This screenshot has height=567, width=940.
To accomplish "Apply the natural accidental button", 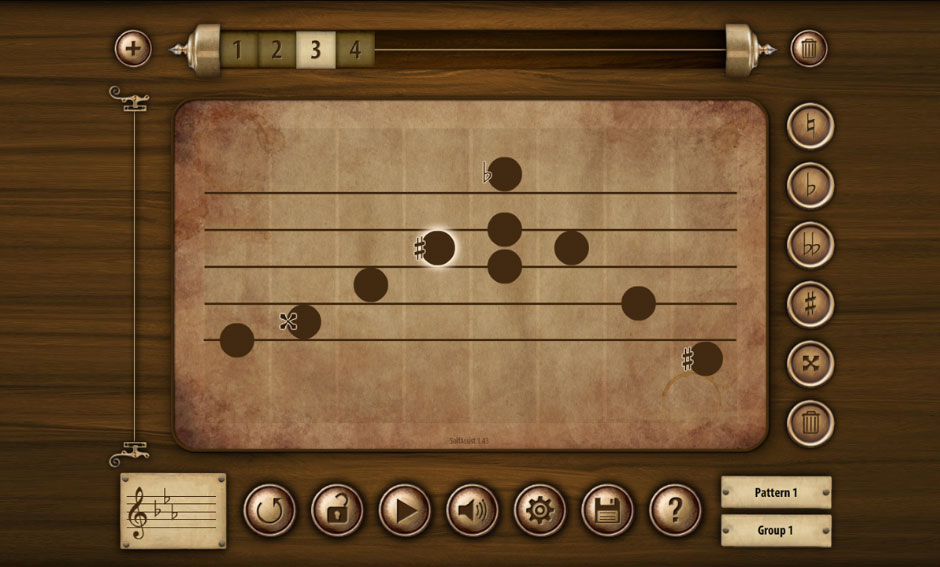I will (x=810, y=126).
